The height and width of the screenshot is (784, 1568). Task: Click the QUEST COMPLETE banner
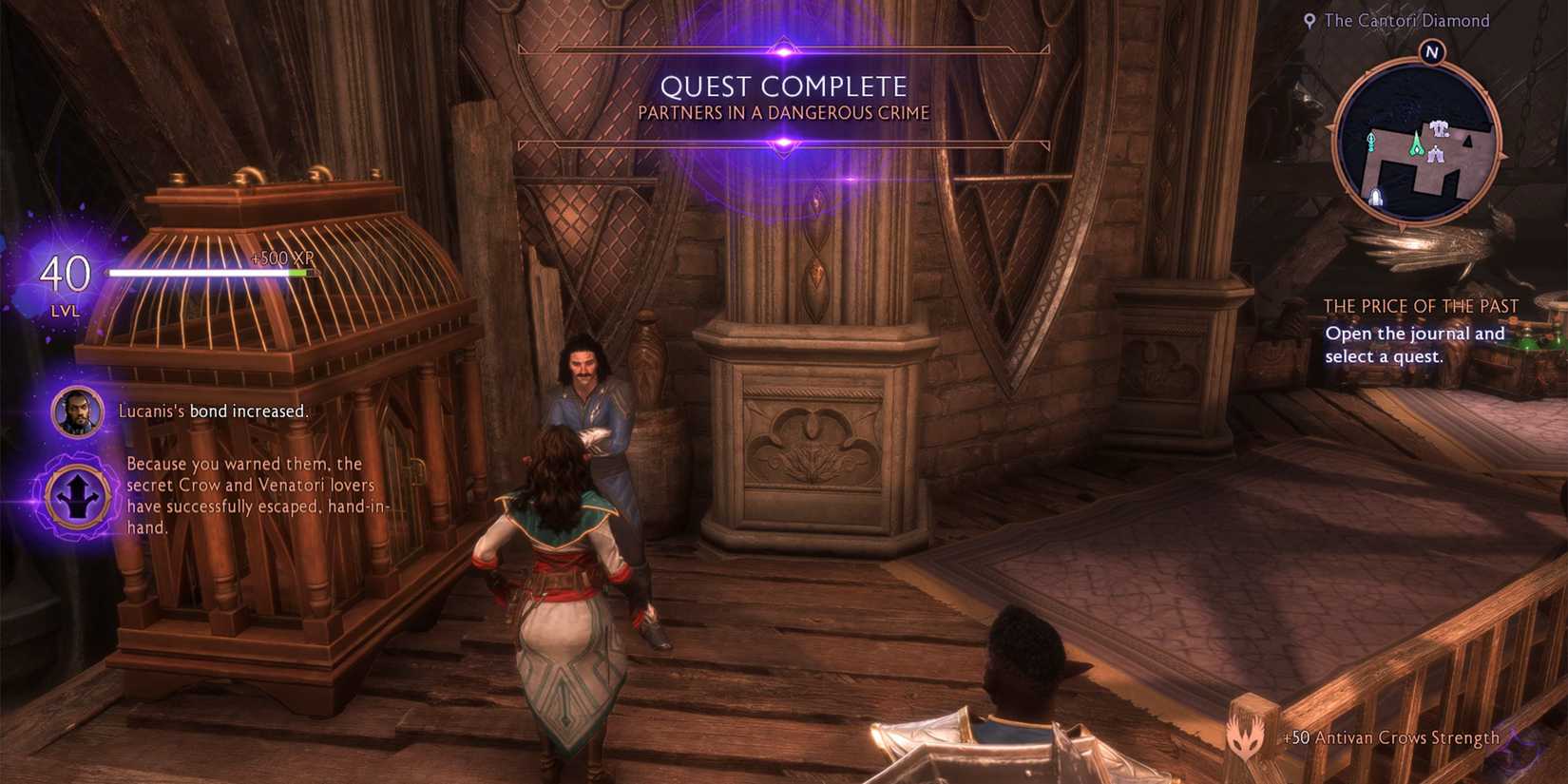point(784,86)
